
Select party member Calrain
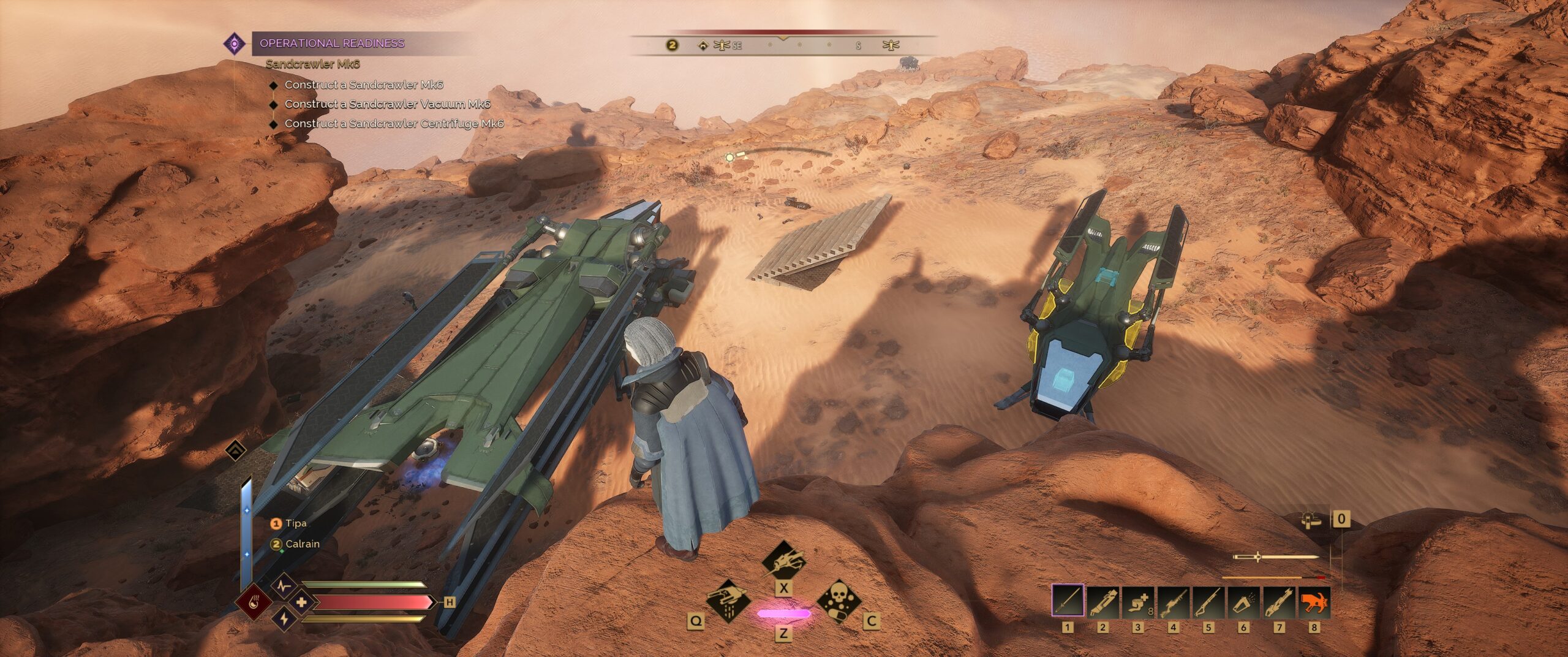[302, 544]
